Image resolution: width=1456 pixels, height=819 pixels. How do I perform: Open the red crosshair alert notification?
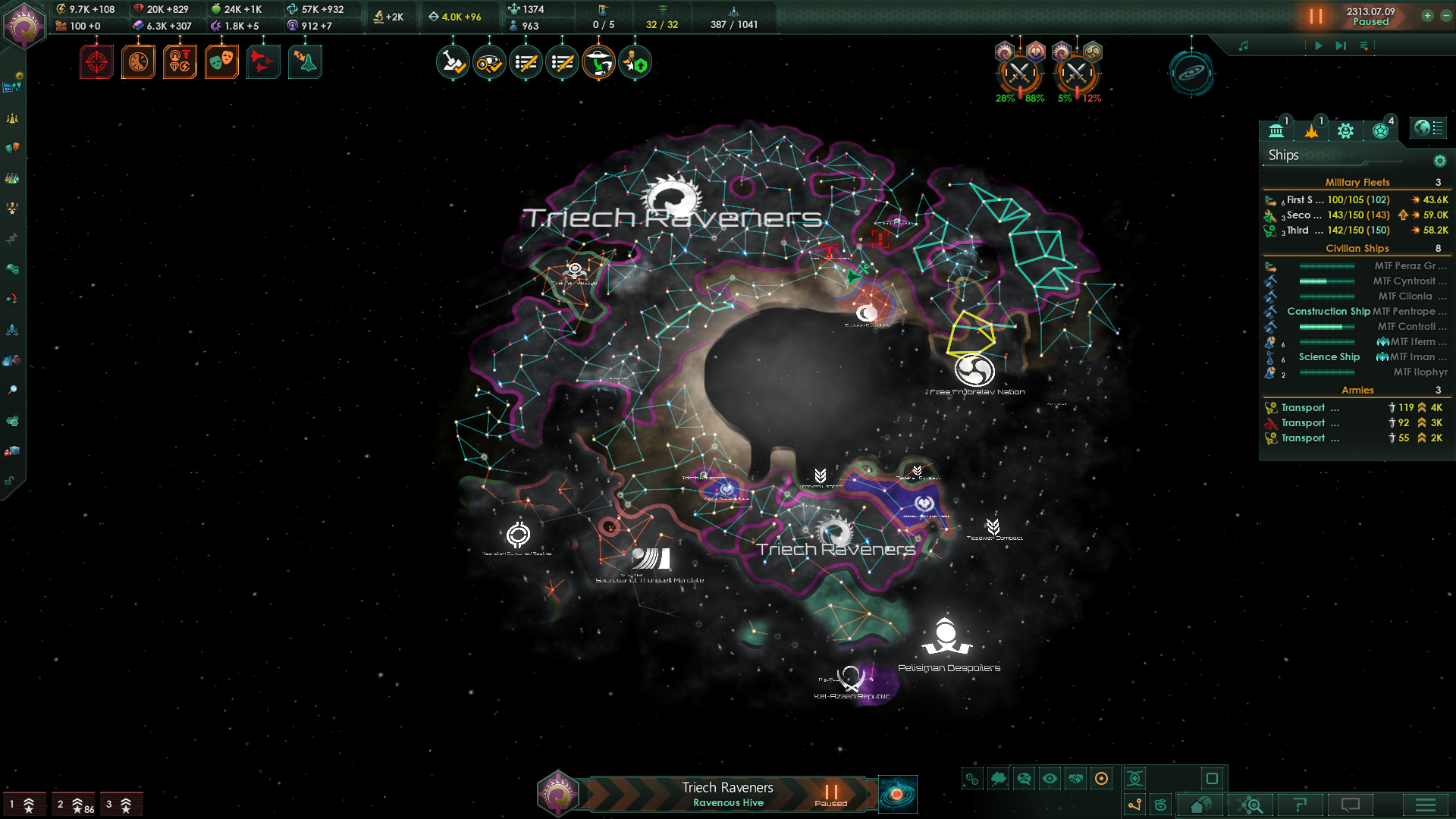96,62
